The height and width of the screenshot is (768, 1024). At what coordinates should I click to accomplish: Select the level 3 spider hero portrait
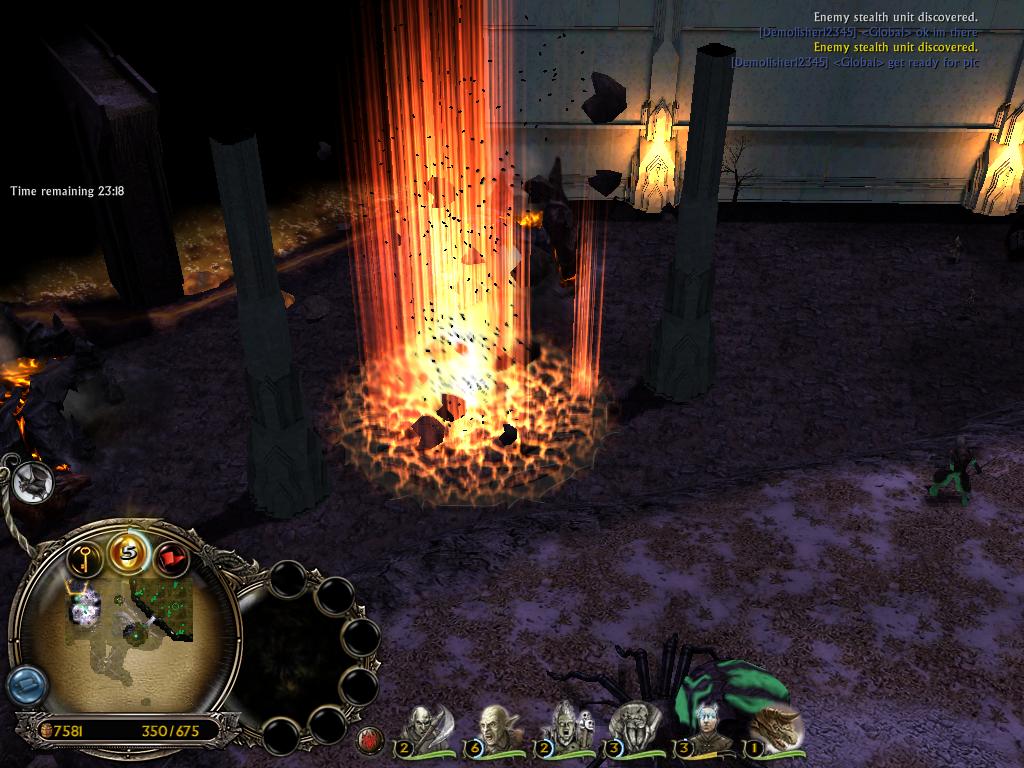(634, 729)
